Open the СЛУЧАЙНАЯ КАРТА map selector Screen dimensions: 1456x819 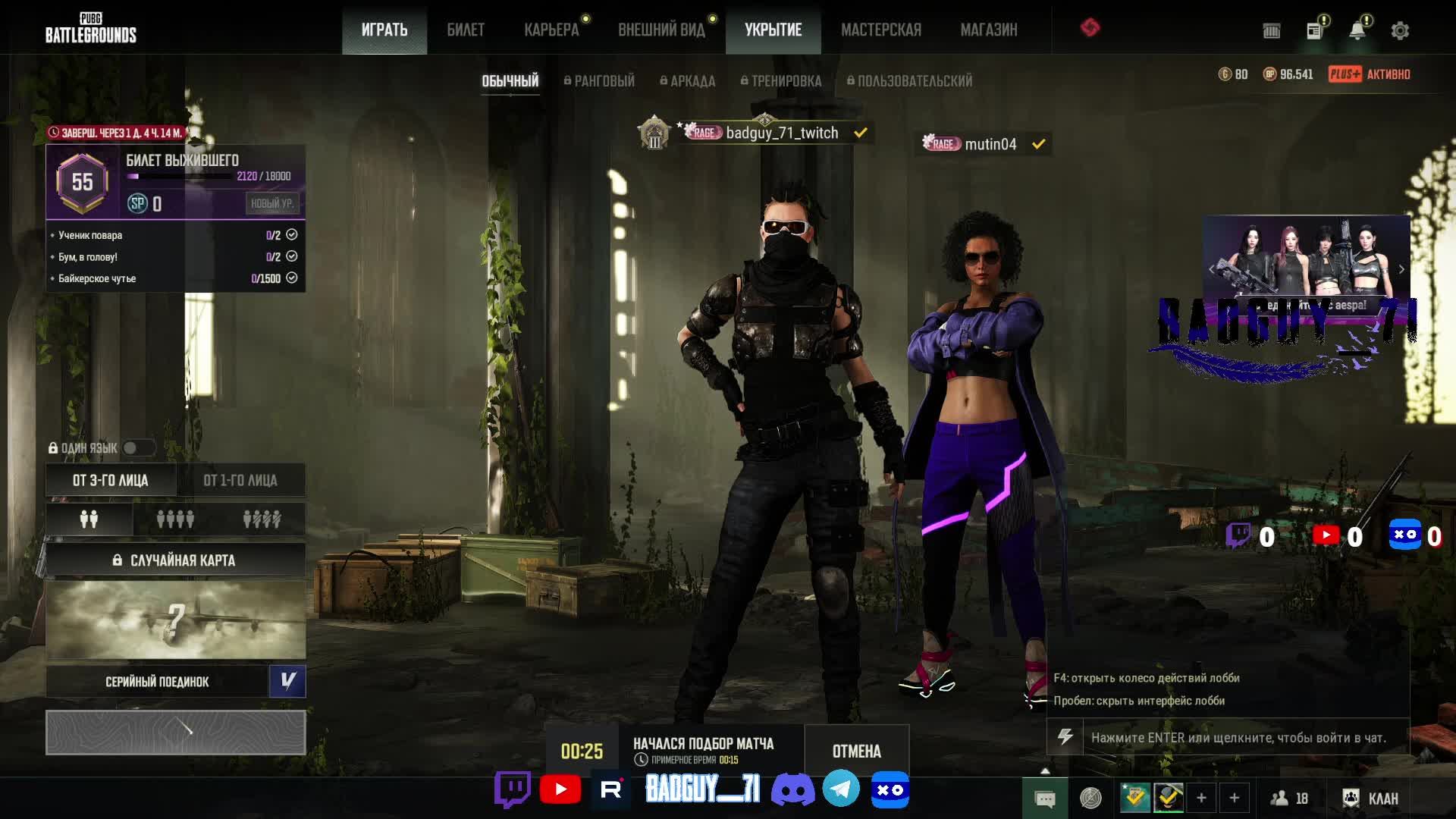pyautogui.click(x=175, y=560)
